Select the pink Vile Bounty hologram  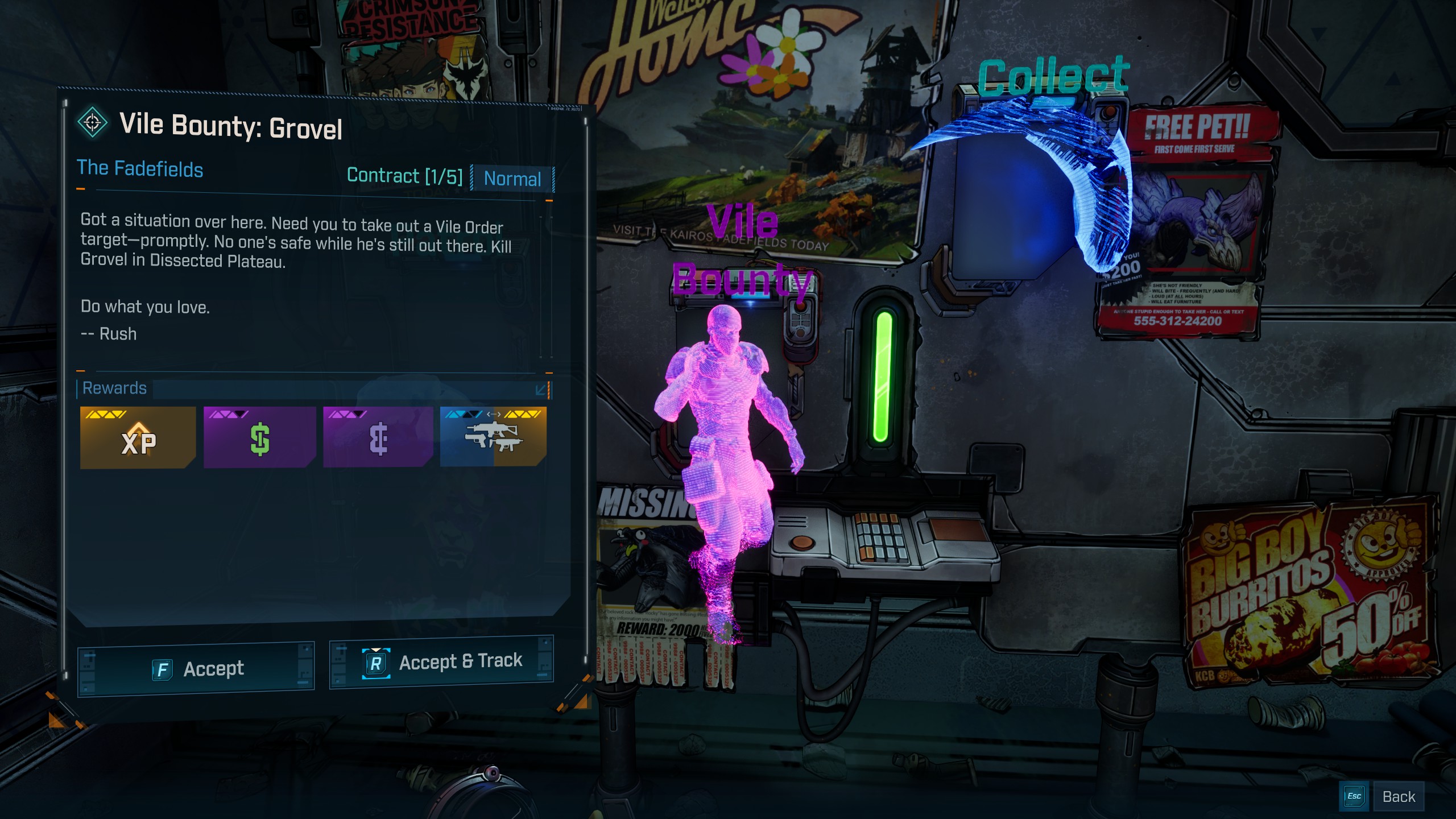point(728,455)
